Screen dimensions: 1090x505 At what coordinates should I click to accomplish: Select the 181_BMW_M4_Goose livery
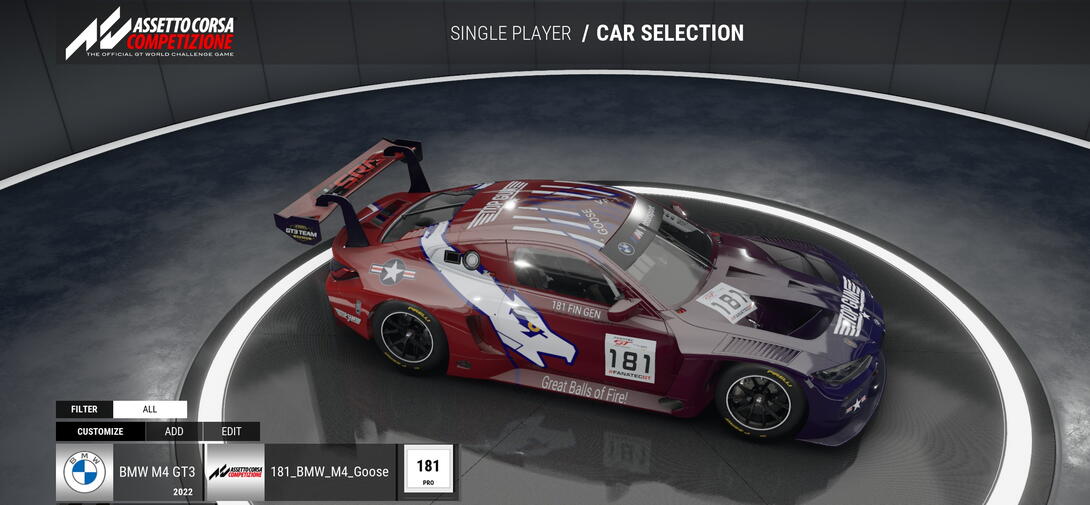click(x=301, y=473)
